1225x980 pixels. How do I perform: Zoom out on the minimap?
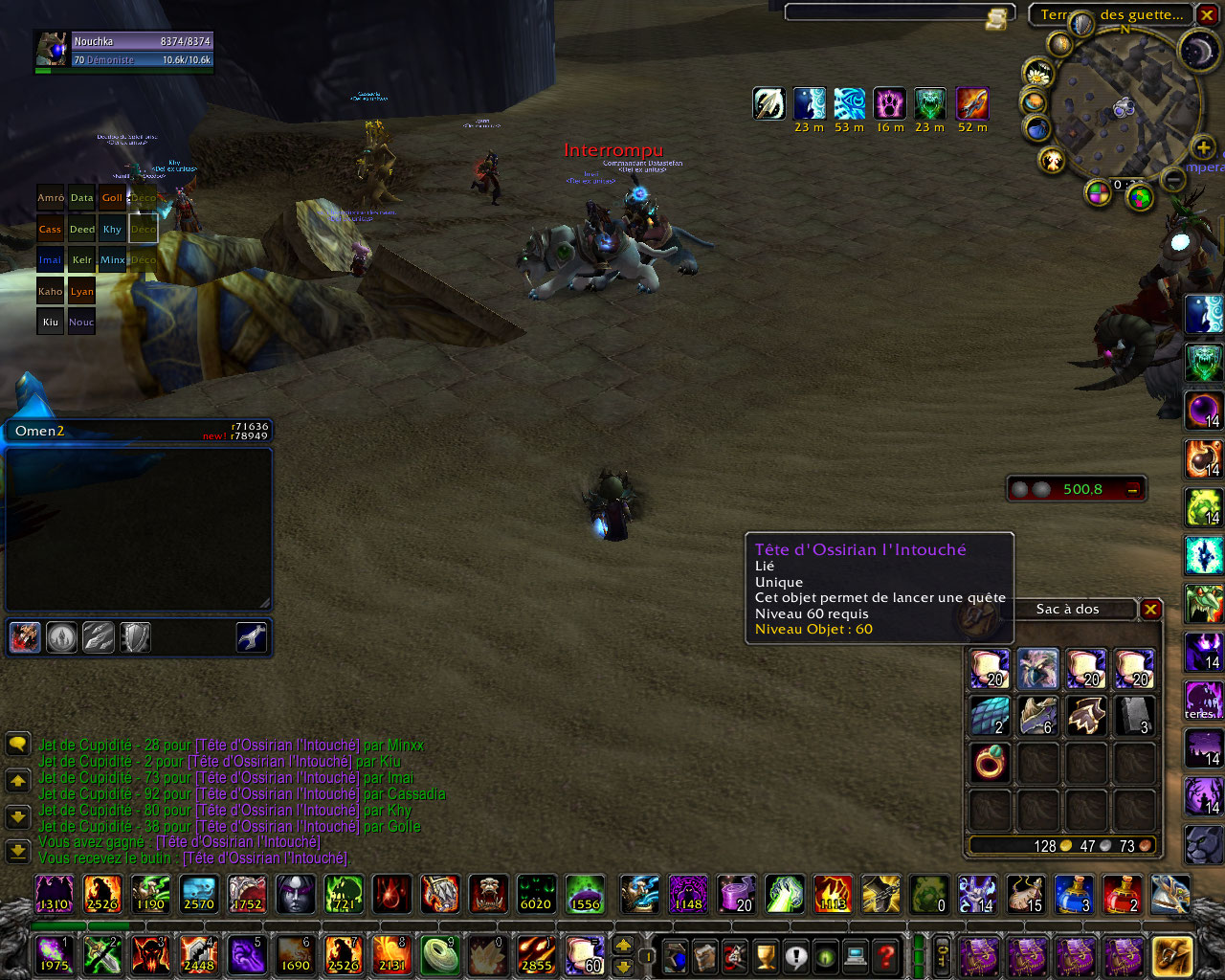[x=1173, y=179]
